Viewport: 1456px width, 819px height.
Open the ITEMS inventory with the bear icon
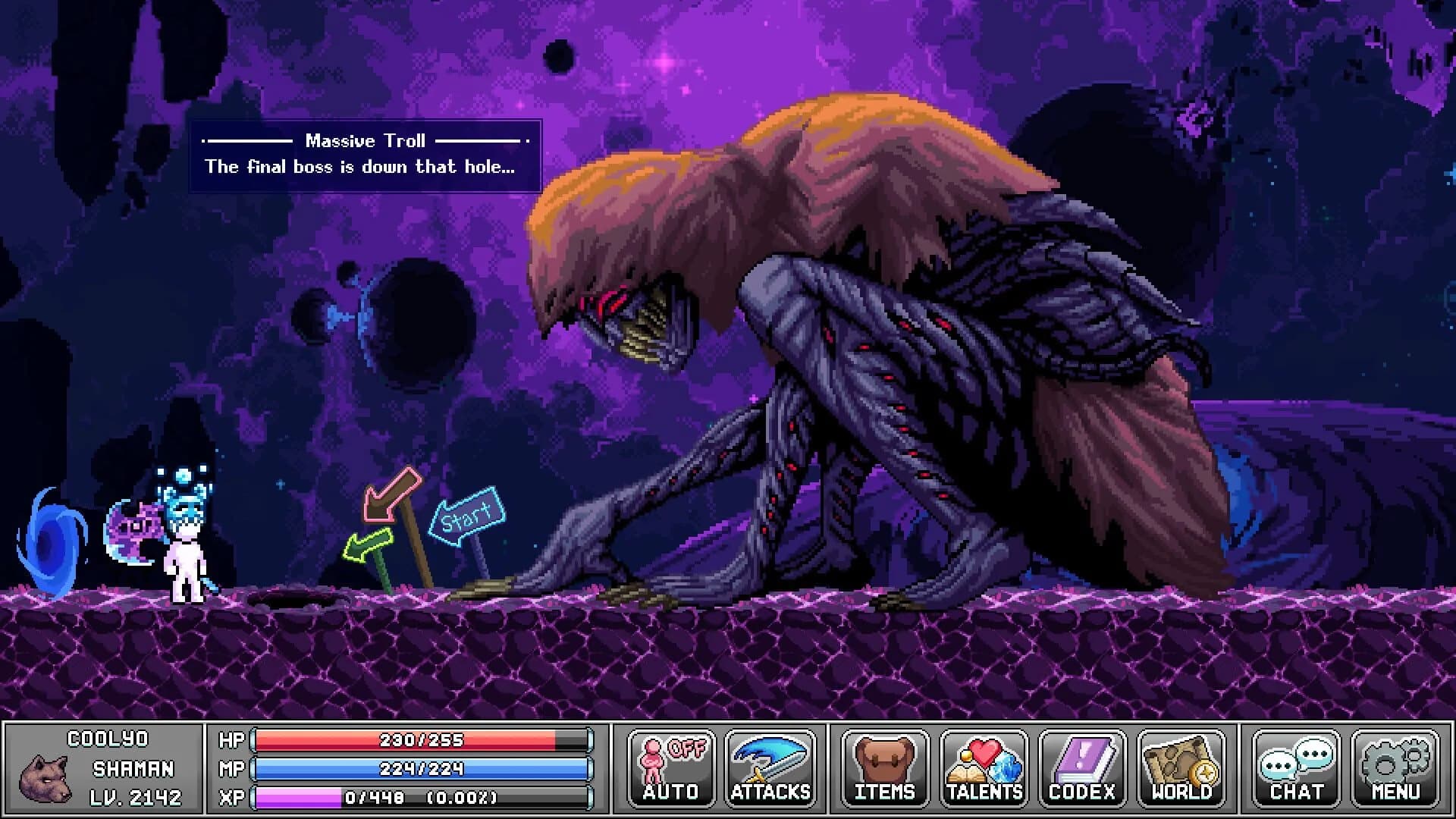point(886,766)
